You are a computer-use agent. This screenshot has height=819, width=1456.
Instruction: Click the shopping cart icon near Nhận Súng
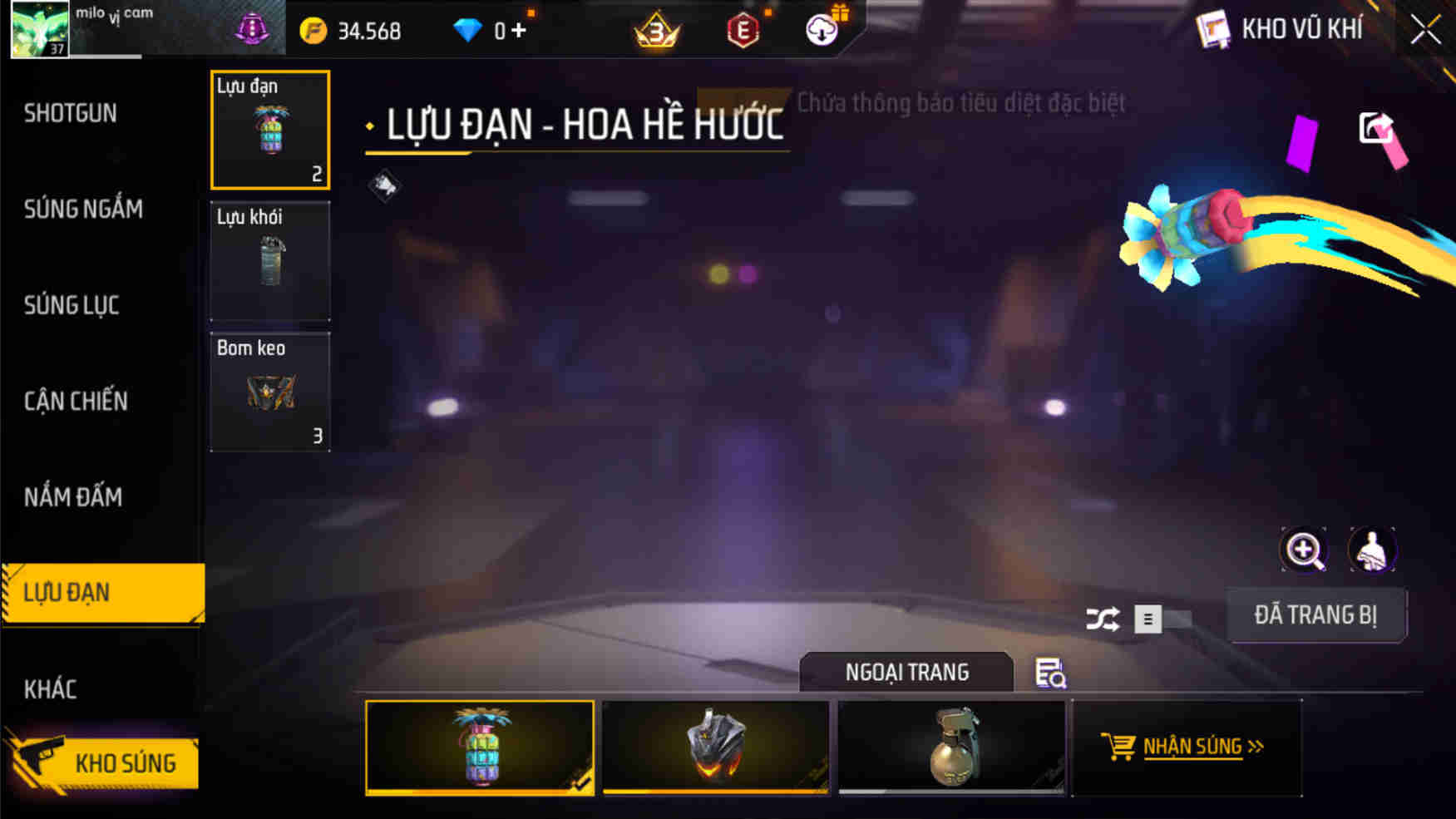click(x=1118, y=746)
